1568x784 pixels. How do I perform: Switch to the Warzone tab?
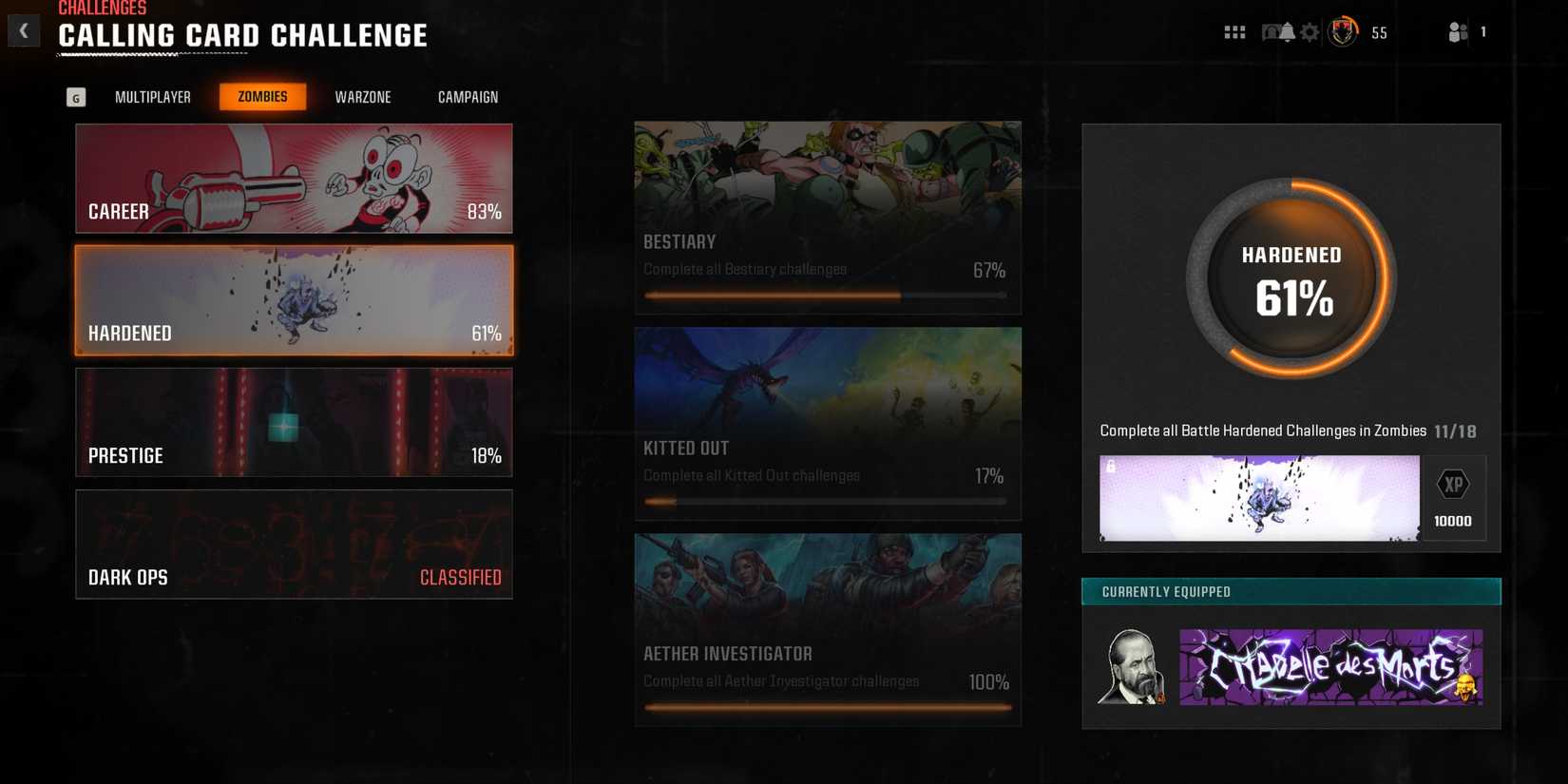coord(362,96)
